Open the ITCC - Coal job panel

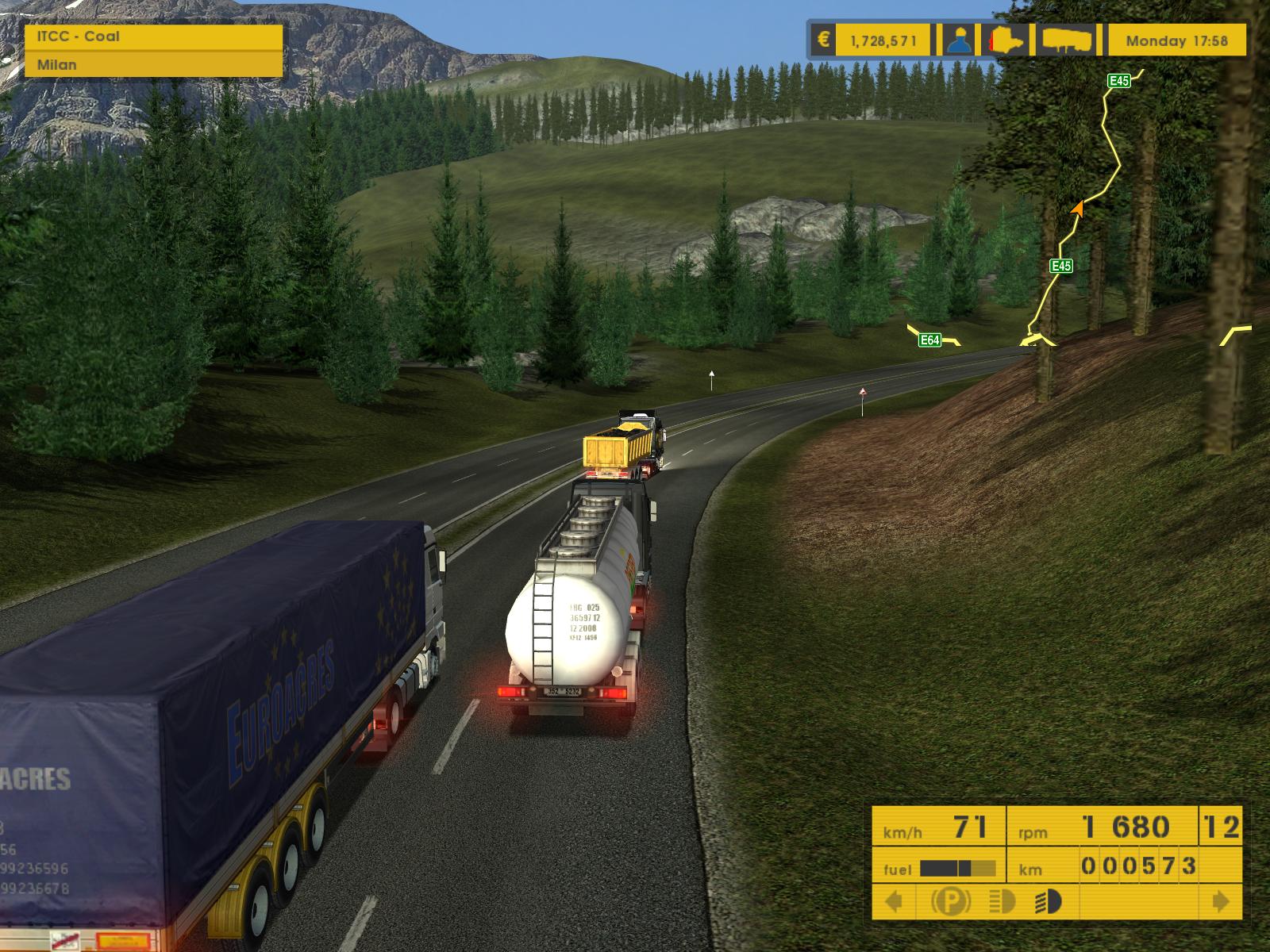(154, 36)
